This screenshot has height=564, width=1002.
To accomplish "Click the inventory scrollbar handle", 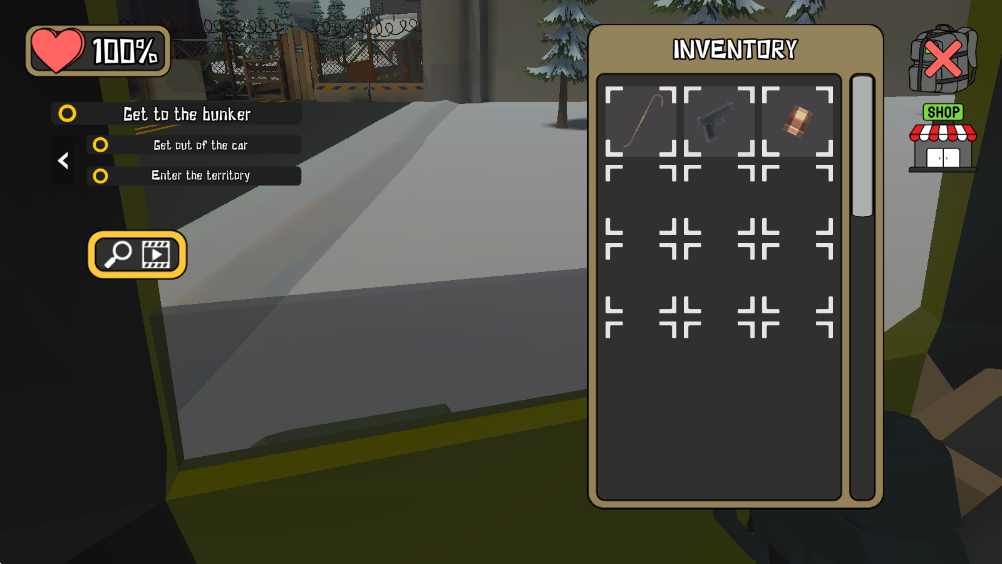I will click(862, 146).
